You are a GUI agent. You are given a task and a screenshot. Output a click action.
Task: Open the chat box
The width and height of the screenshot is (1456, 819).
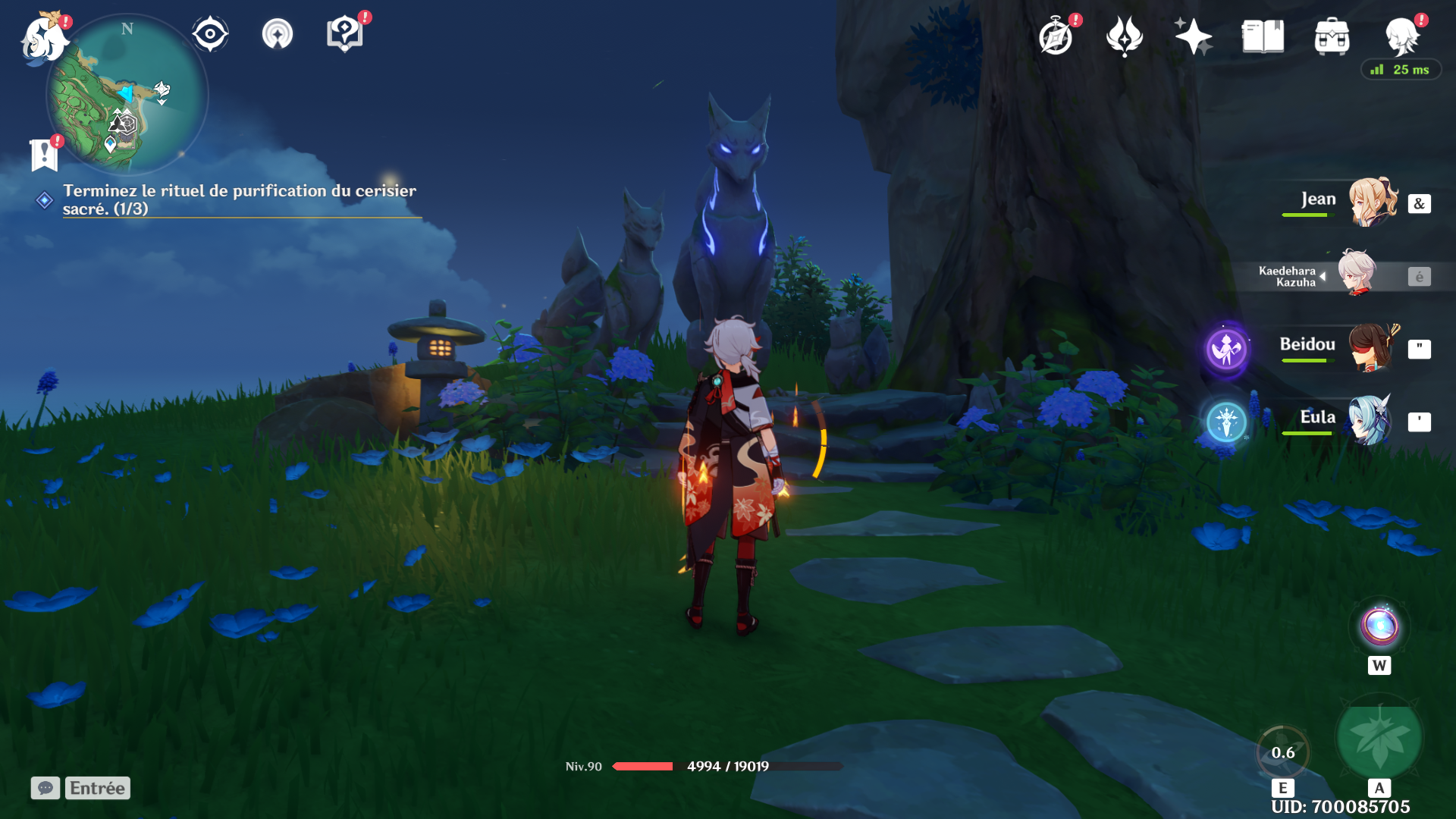tap(45, 788)
